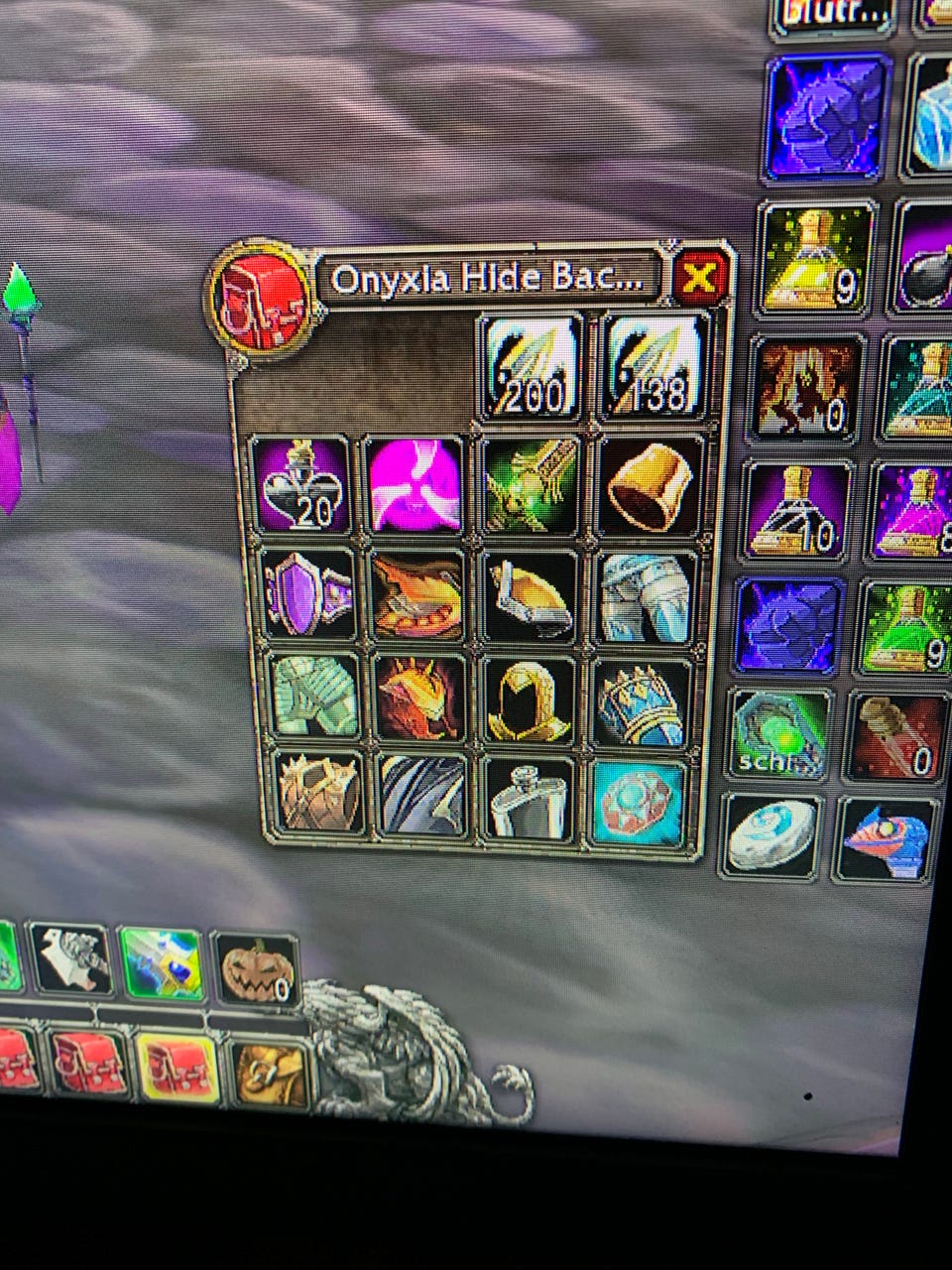Image resolution: width=952 pixels, height=1270 pixels.
Task: Close the Onyxia Hide Backpack window
Action: click(x=700, y=277)
